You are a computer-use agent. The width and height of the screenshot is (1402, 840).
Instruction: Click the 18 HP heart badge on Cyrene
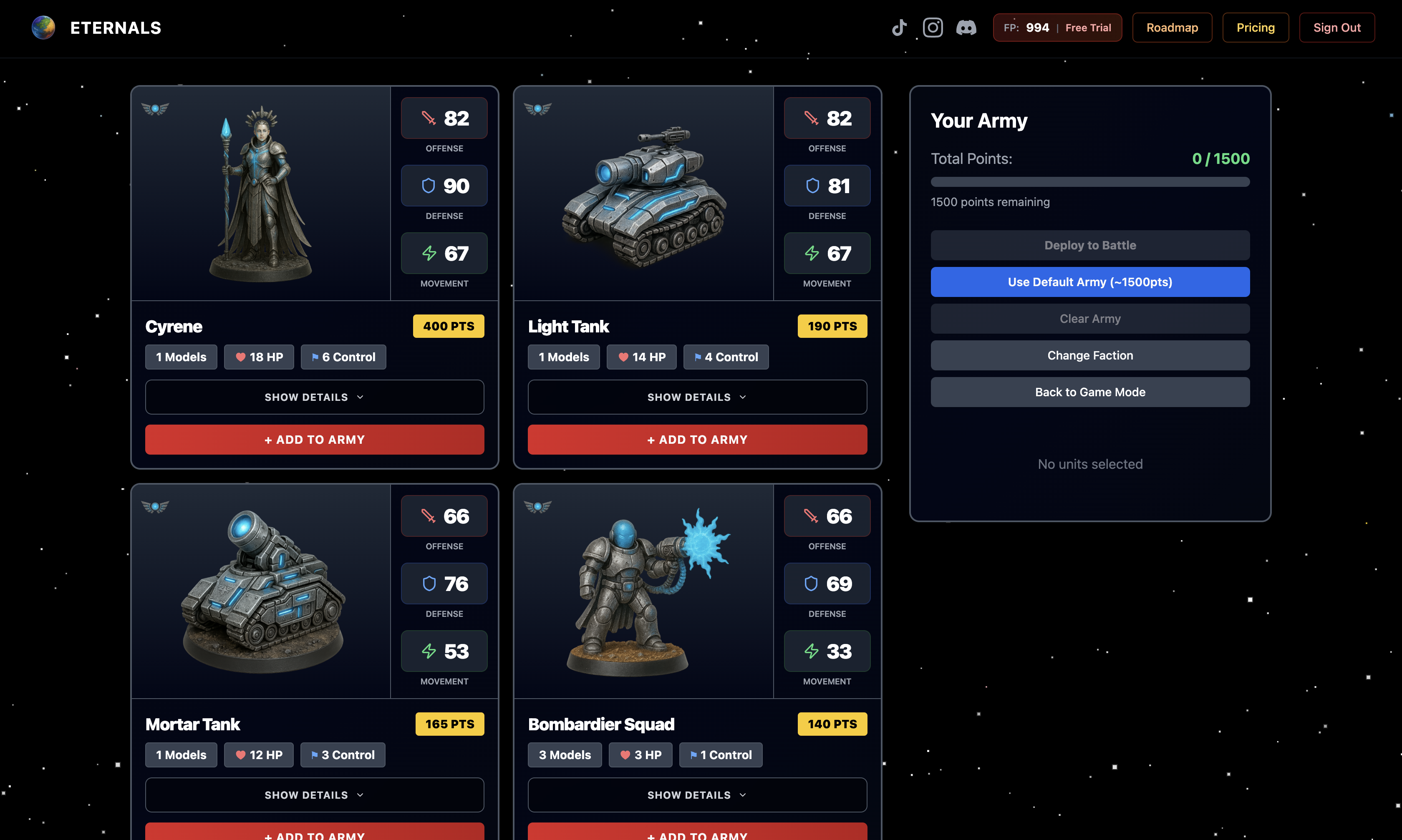pos(259,357)
